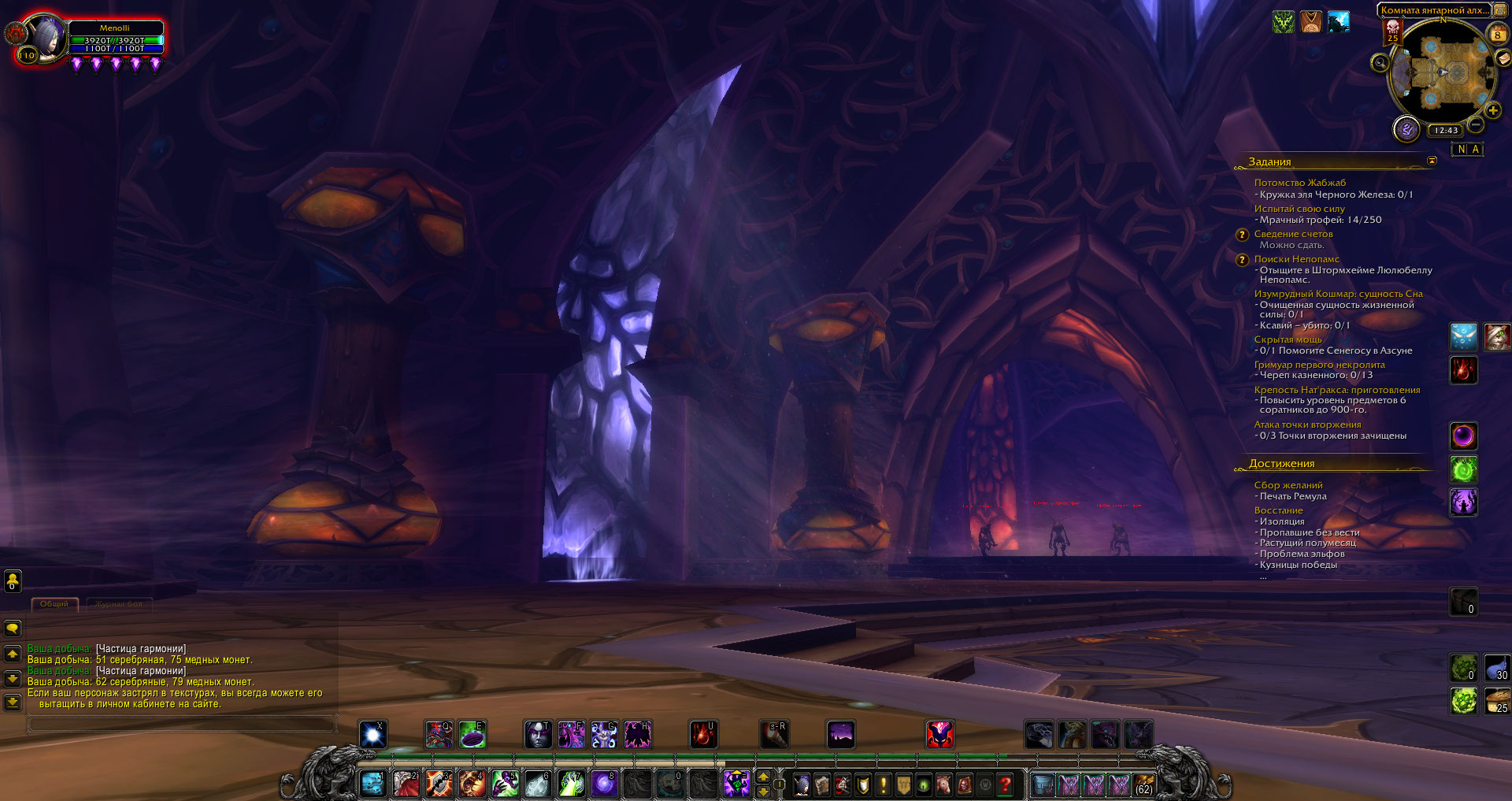The image size is (1512, 801).
Task: Open the red question mark help button
Action: [x=1005, y=784]
